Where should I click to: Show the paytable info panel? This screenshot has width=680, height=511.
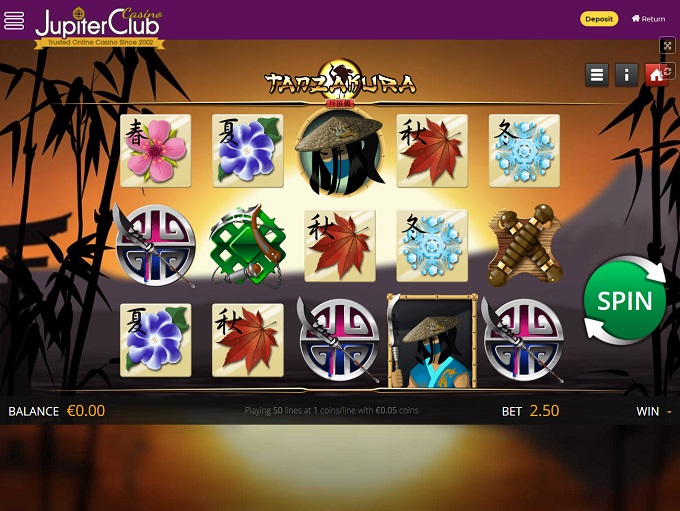click(627, 75)
